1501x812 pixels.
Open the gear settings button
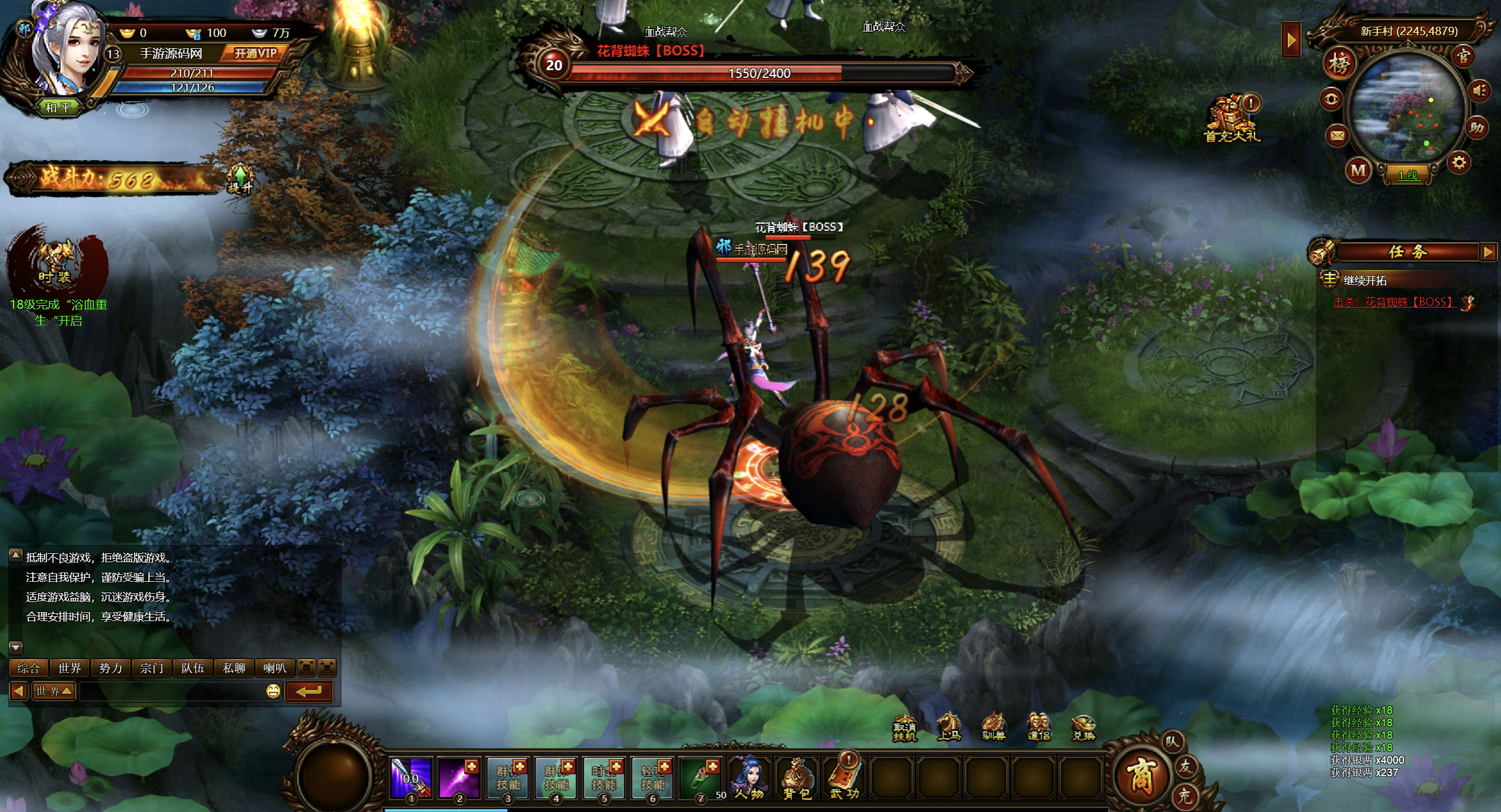point(1459,162)
